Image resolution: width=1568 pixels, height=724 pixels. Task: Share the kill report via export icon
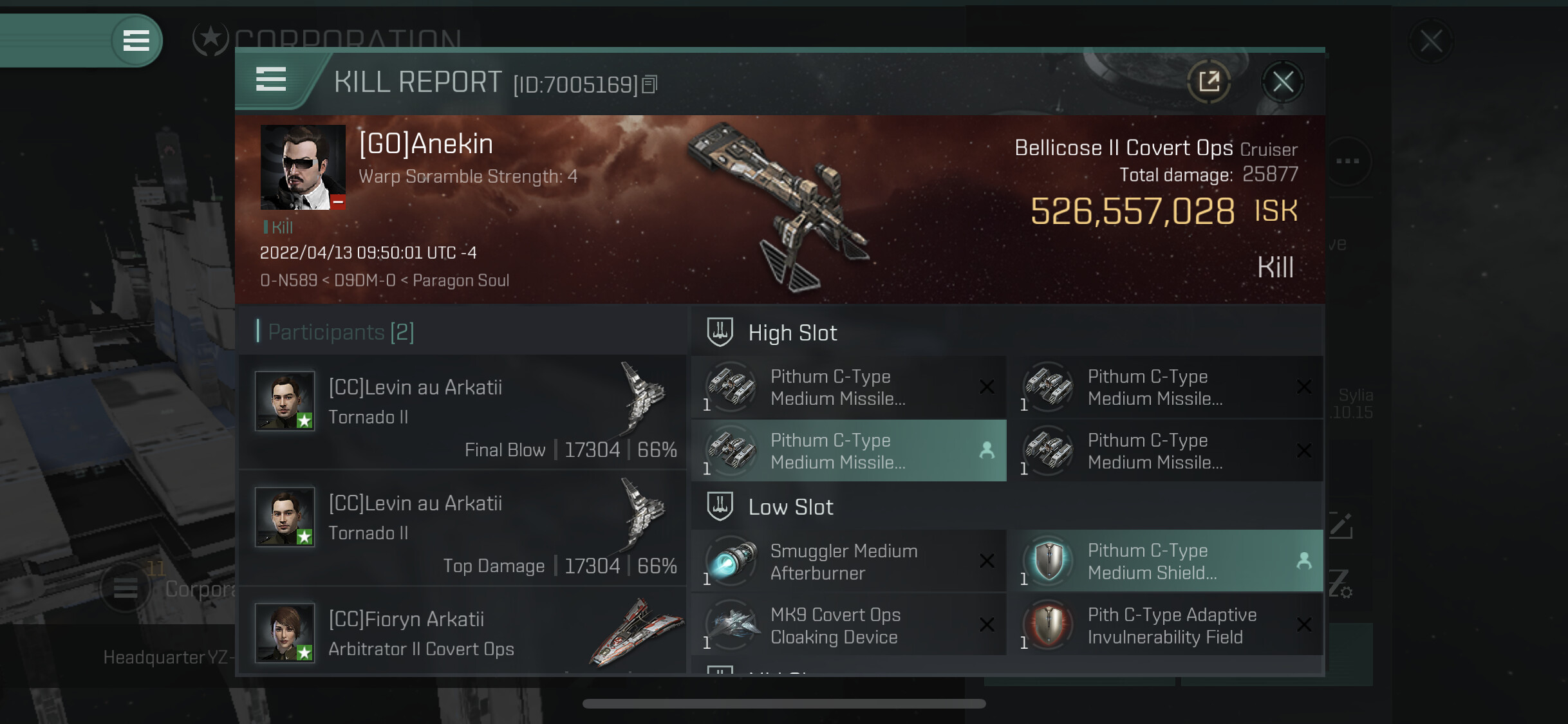point(1209,82)
